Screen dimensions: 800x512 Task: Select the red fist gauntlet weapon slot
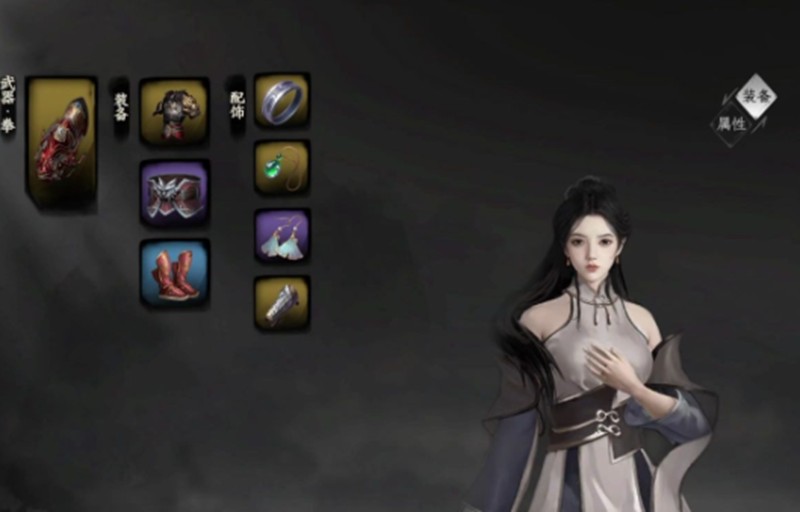[62, 143]
